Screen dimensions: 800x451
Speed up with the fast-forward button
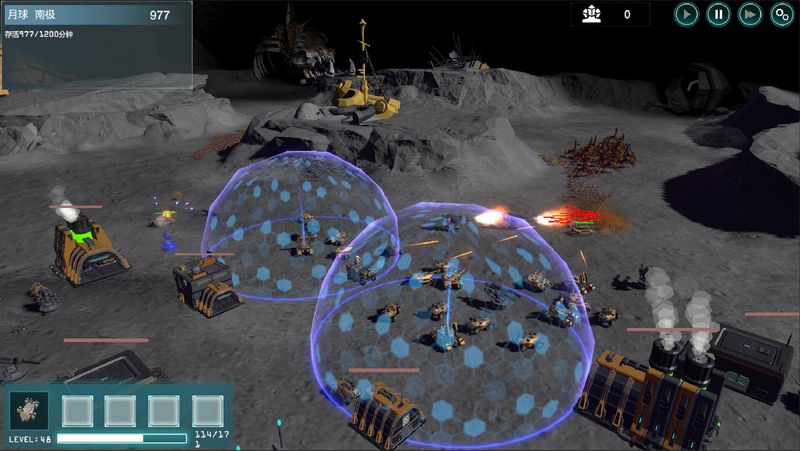click(750, 14)
